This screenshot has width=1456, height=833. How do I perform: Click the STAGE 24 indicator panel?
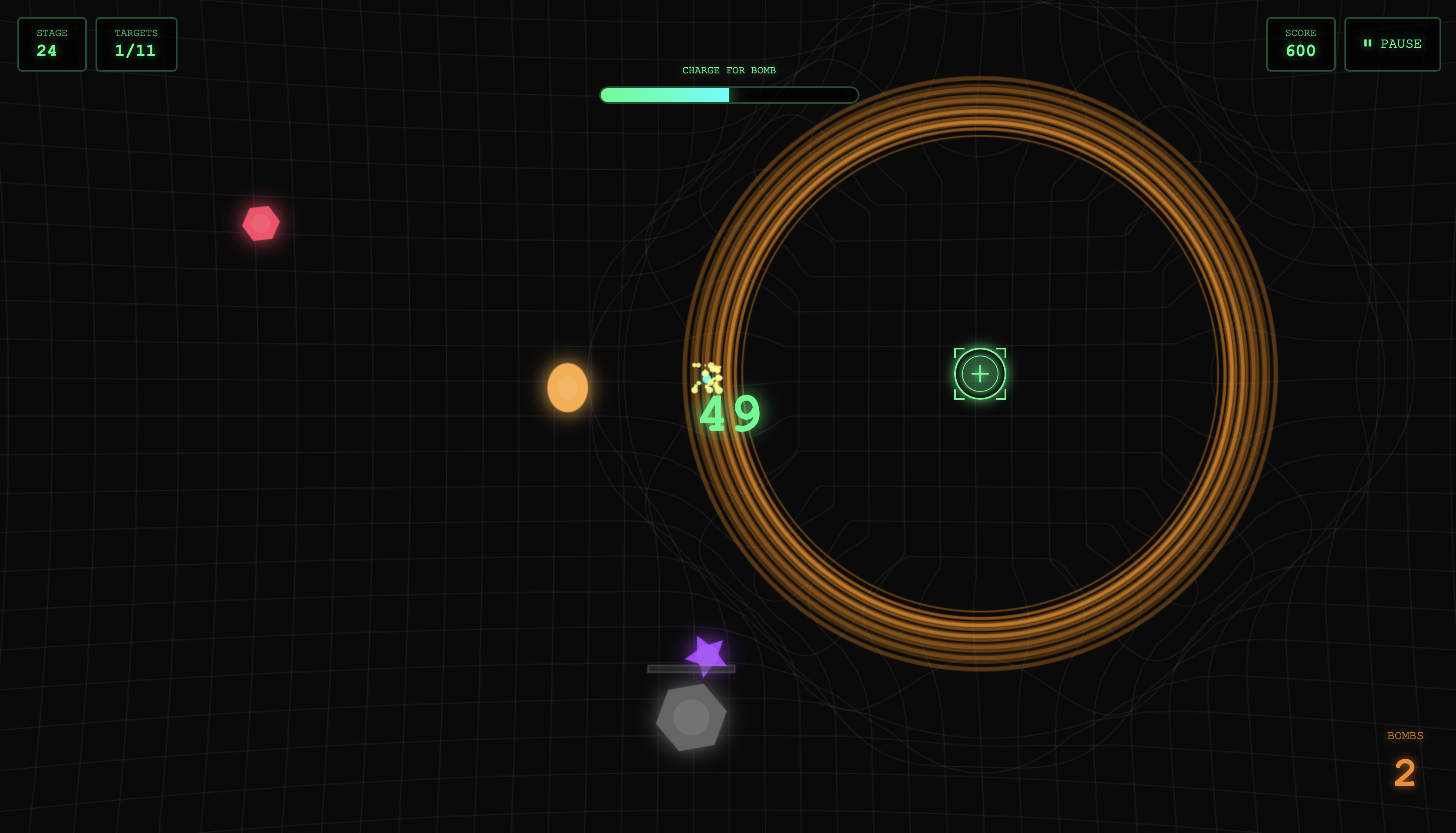coord(52,43)
